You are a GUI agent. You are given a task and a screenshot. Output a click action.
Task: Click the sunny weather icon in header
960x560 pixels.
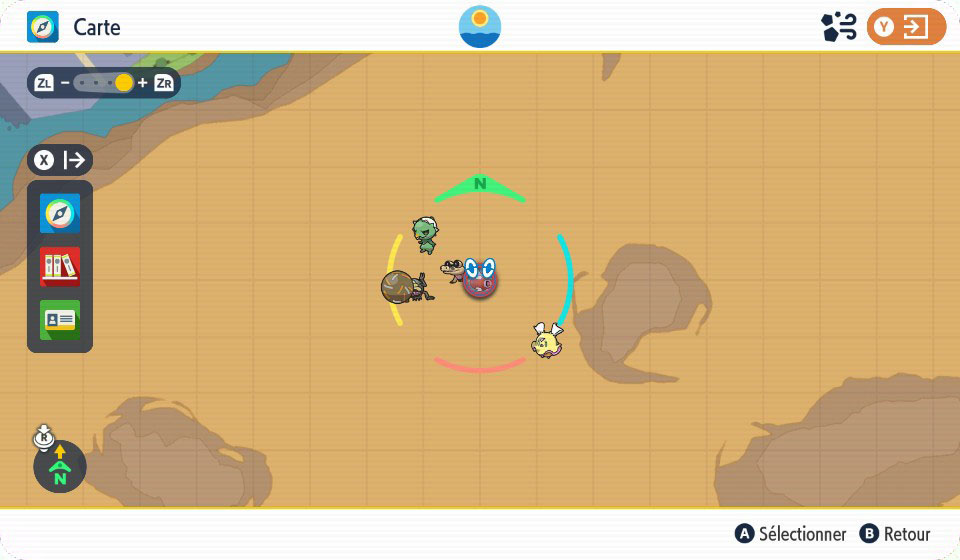tap(480, 27)
